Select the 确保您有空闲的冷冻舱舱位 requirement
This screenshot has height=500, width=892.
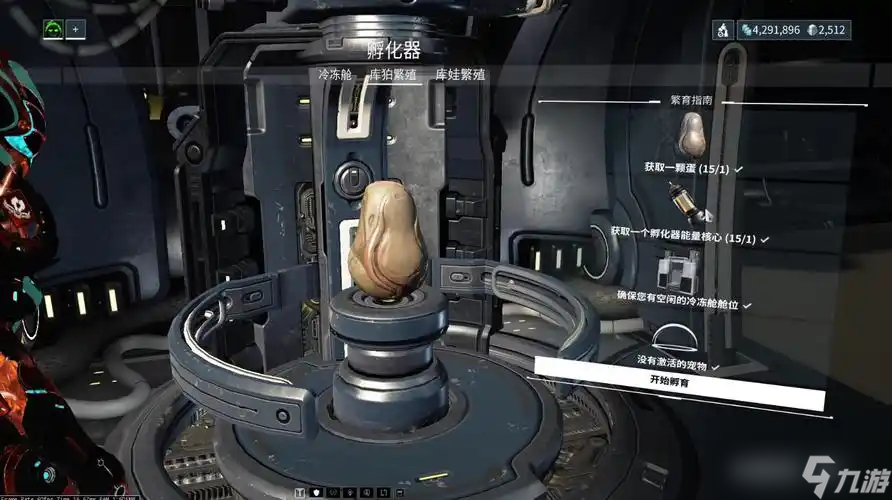[x=685, y=302]
